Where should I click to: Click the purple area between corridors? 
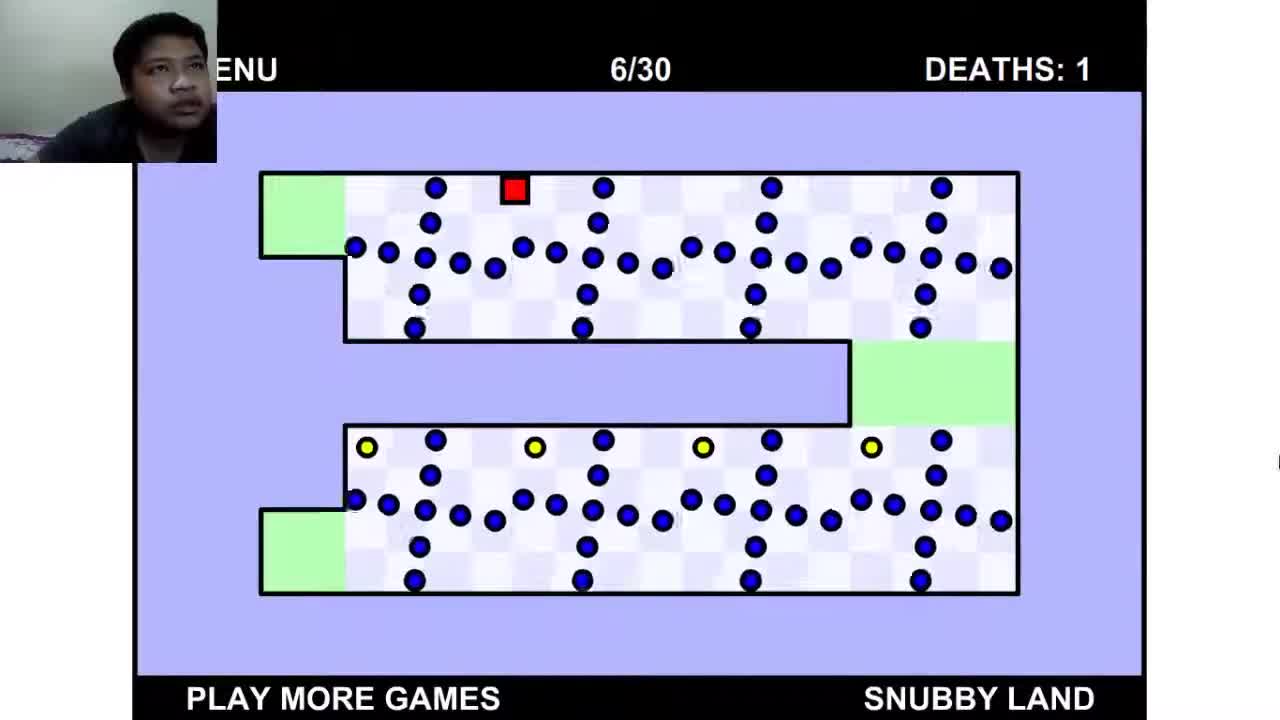click(x=600, y=385)
